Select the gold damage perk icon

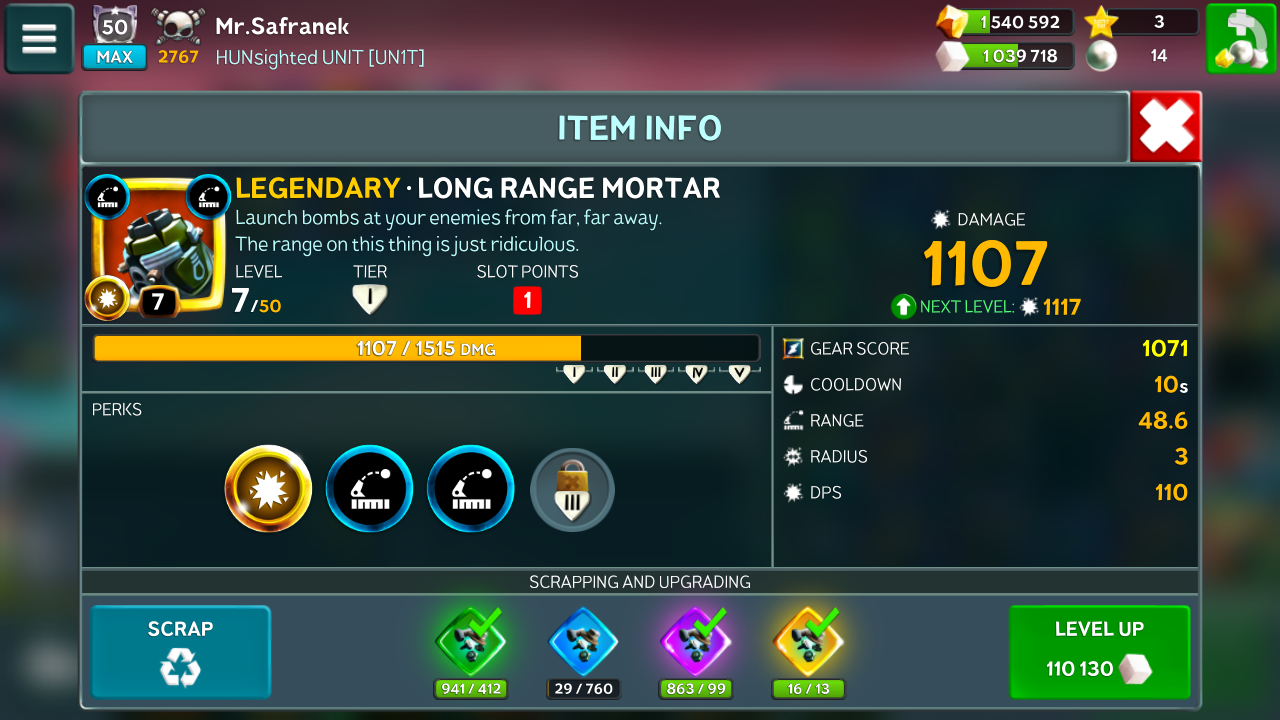(268, 489)
